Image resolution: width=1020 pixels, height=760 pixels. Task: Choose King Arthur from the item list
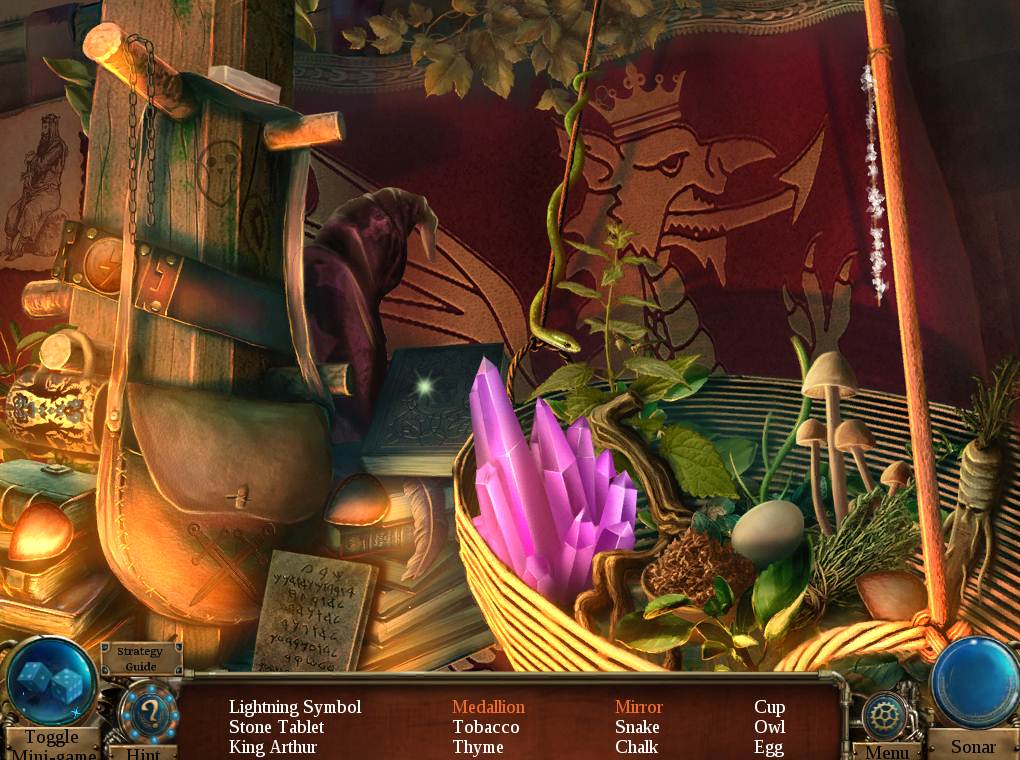[273, 747]
